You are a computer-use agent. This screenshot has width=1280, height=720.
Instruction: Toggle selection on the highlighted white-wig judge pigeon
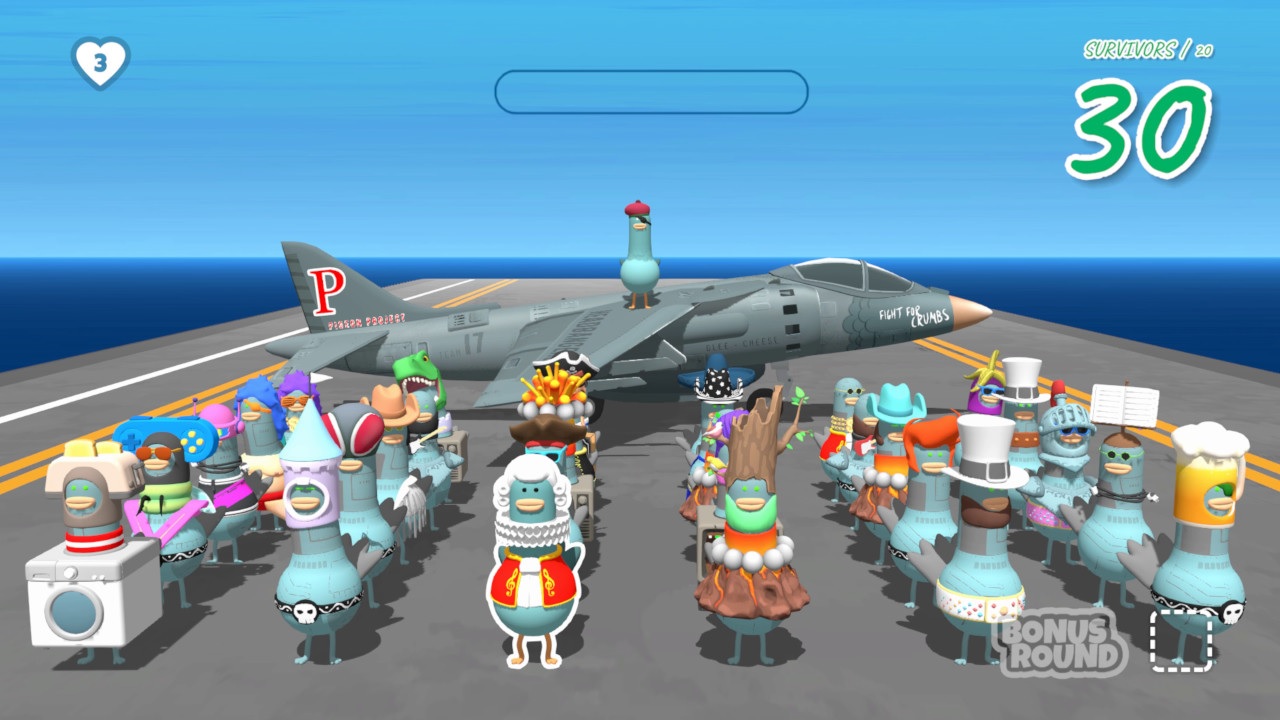click(x=537, y=540)
